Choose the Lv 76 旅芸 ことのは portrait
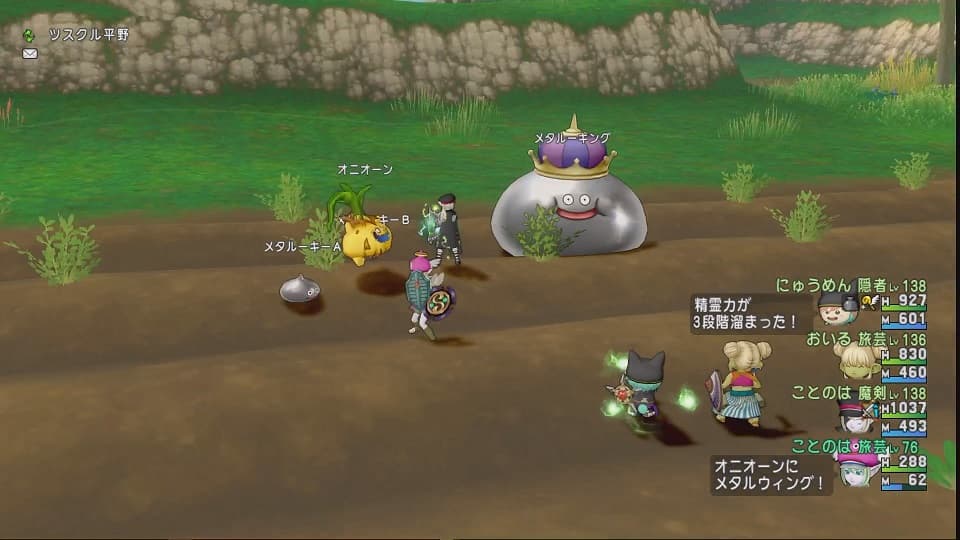 click(x=853, y=468)
